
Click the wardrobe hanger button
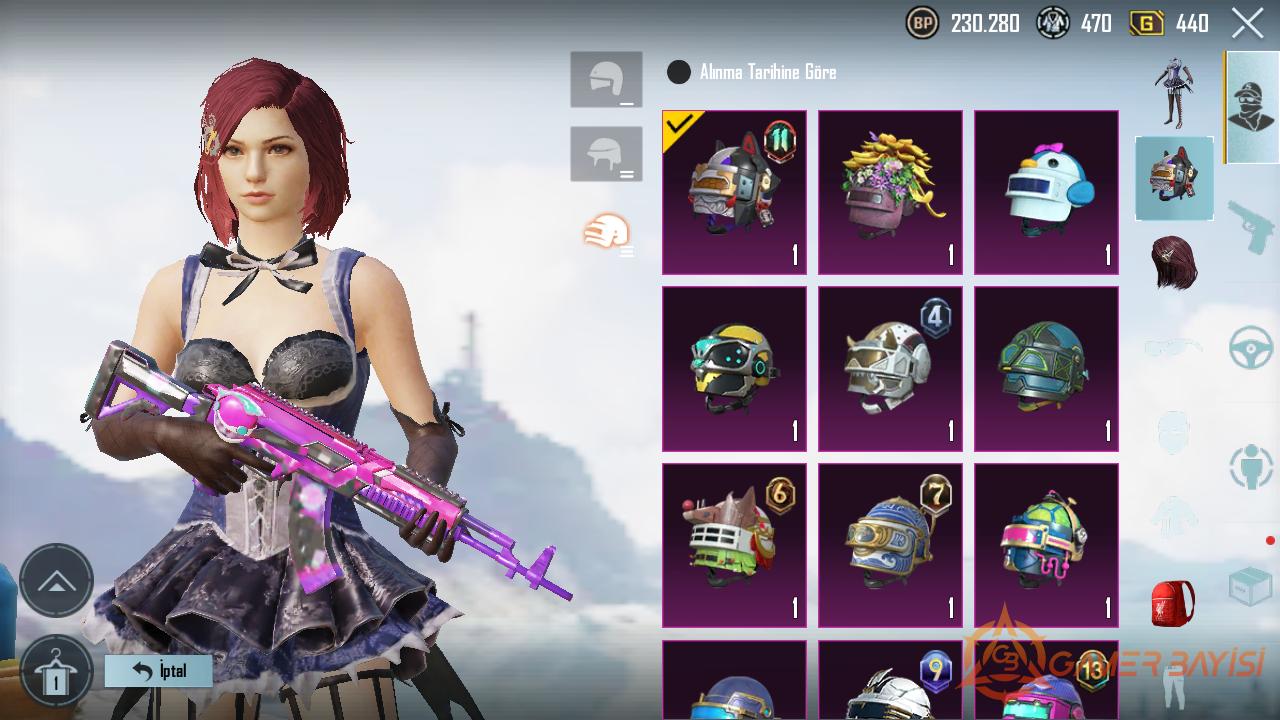click(x=56, y=672)
